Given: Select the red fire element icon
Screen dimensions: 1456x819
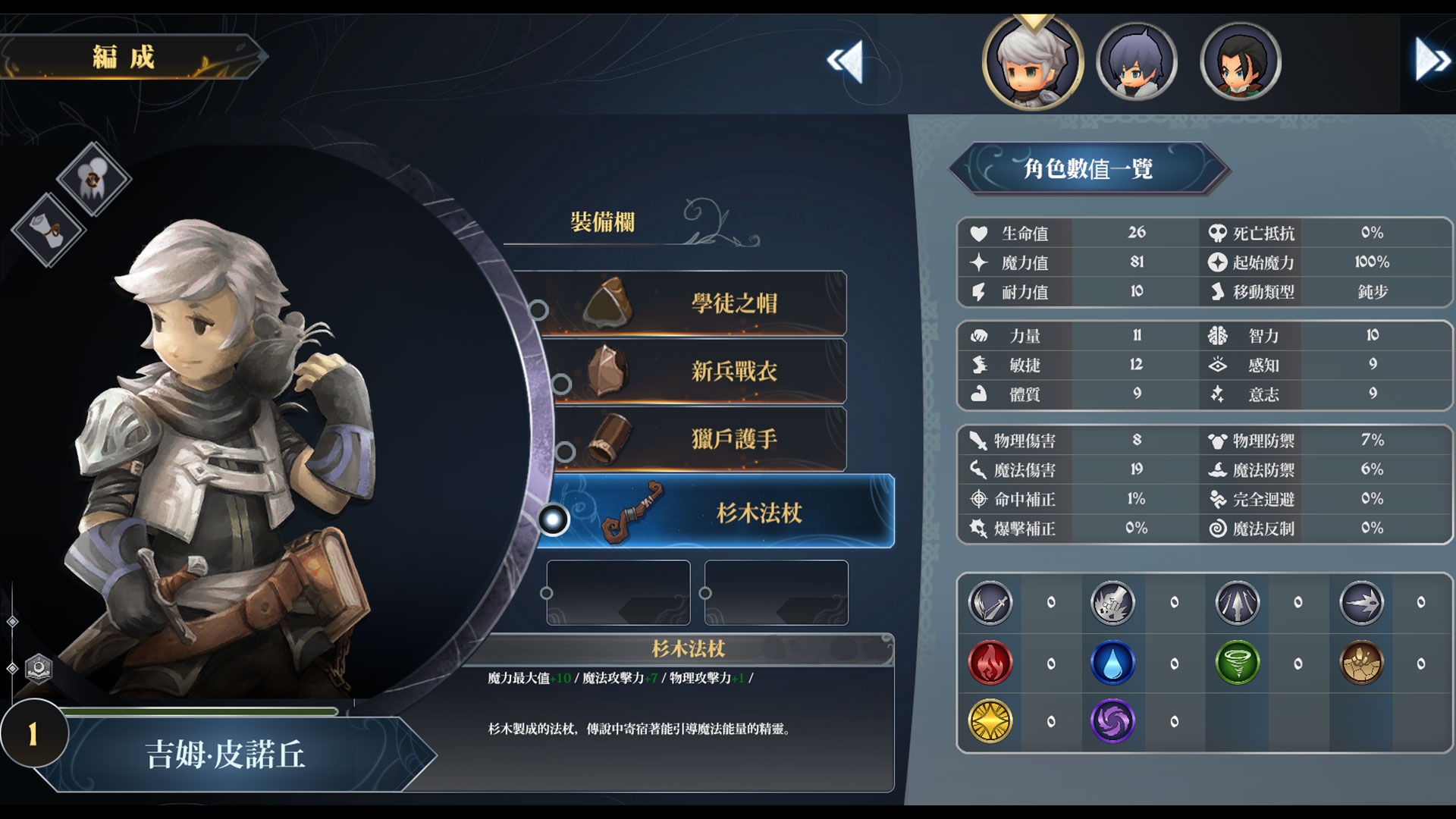Looking at the screenshot, I should tap(990, 663).
